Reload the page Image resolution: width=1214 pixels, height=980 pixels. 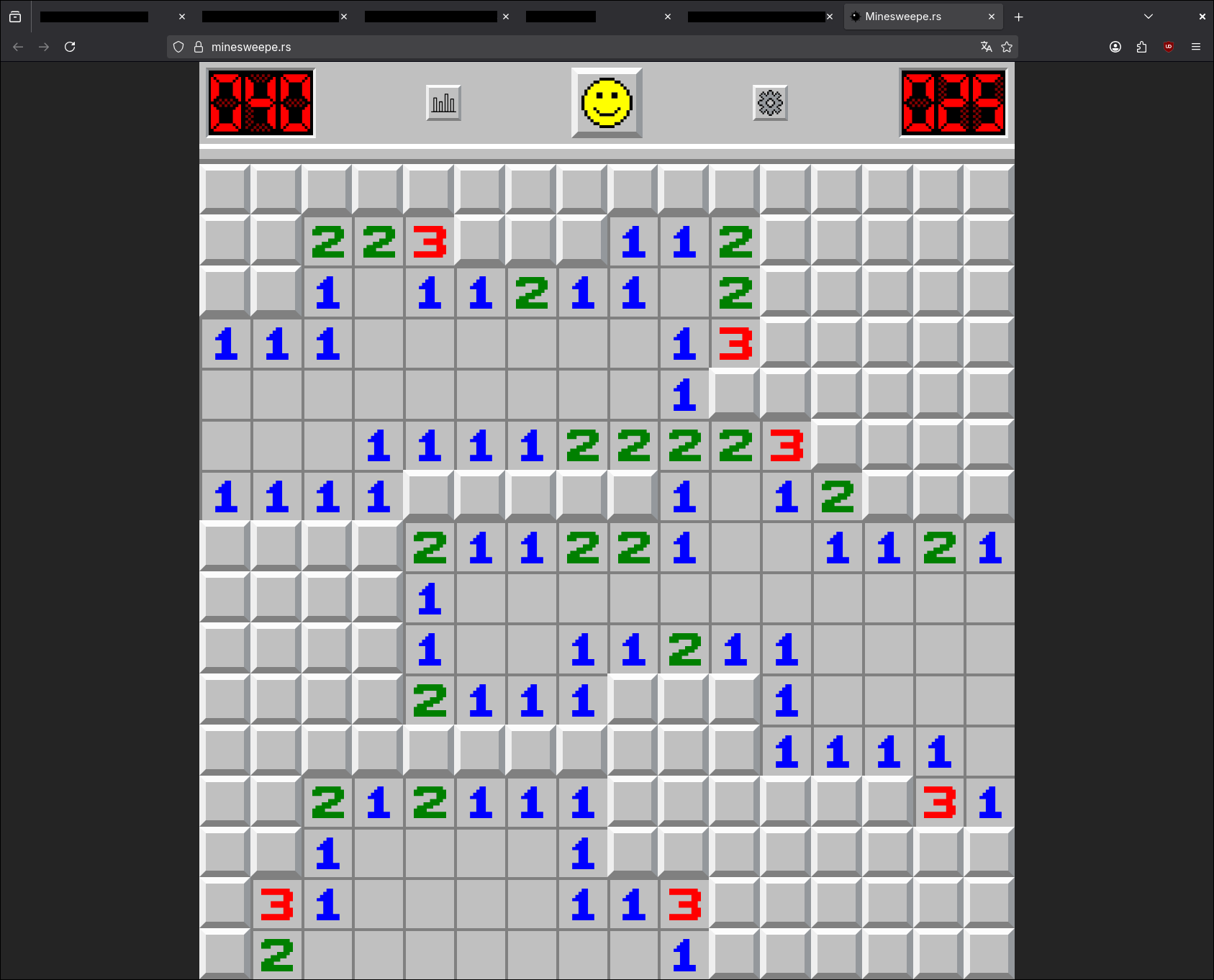(x=70, y=47)
